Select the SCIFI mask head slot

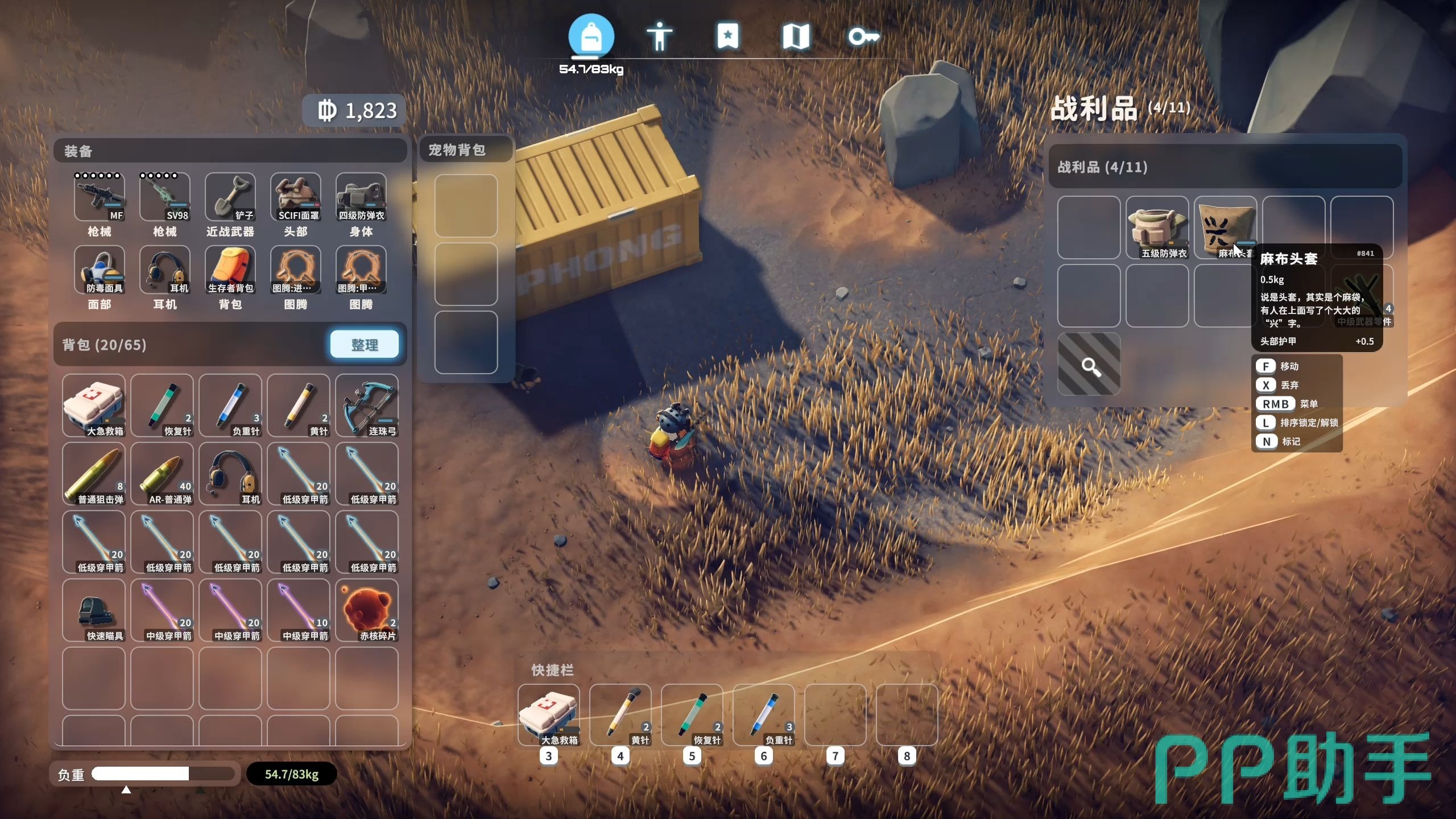pyautogui.click(x=296, y=197)
